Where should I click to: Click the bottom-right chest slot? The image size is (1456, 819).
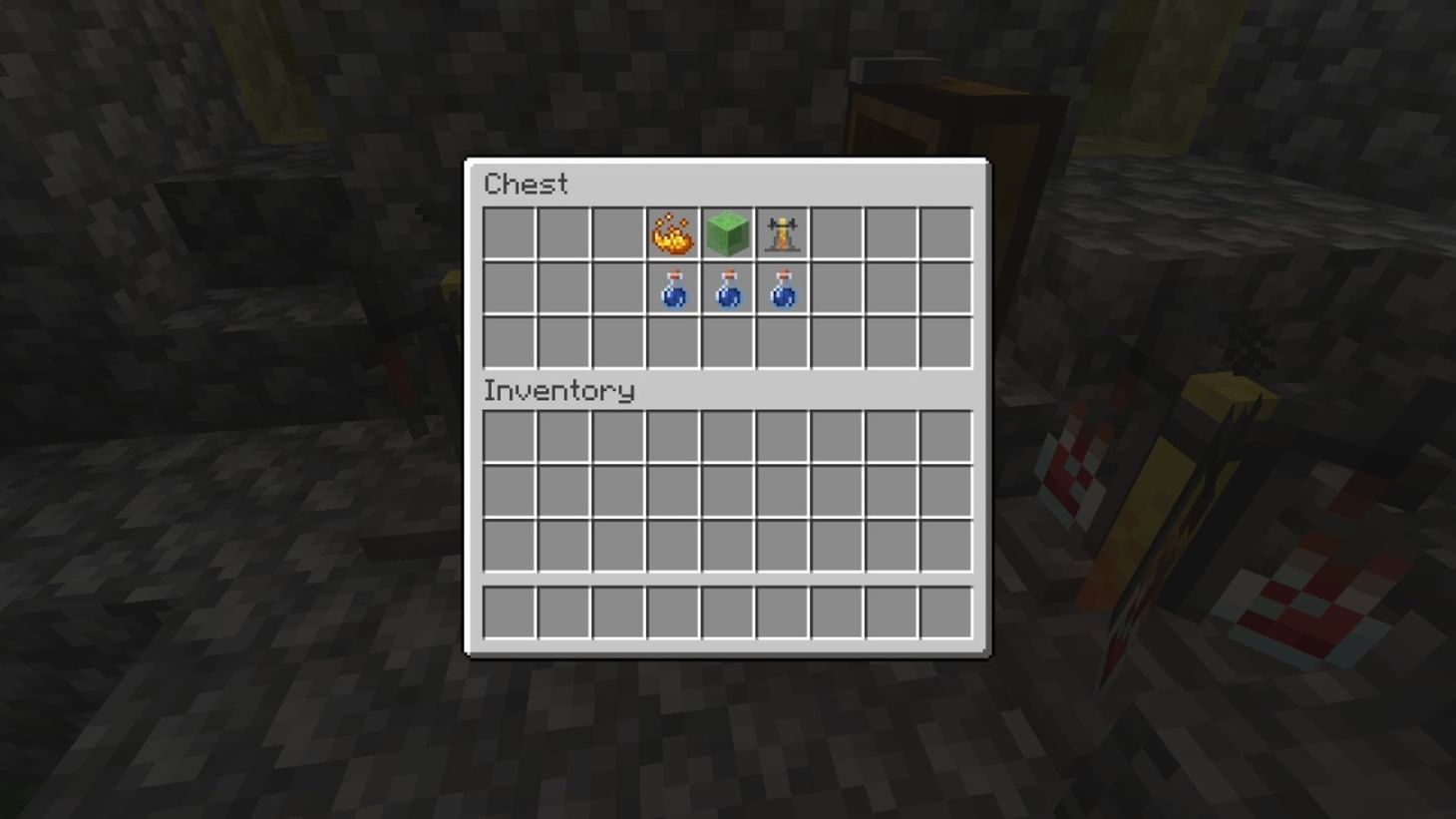[x=944, y=342]
